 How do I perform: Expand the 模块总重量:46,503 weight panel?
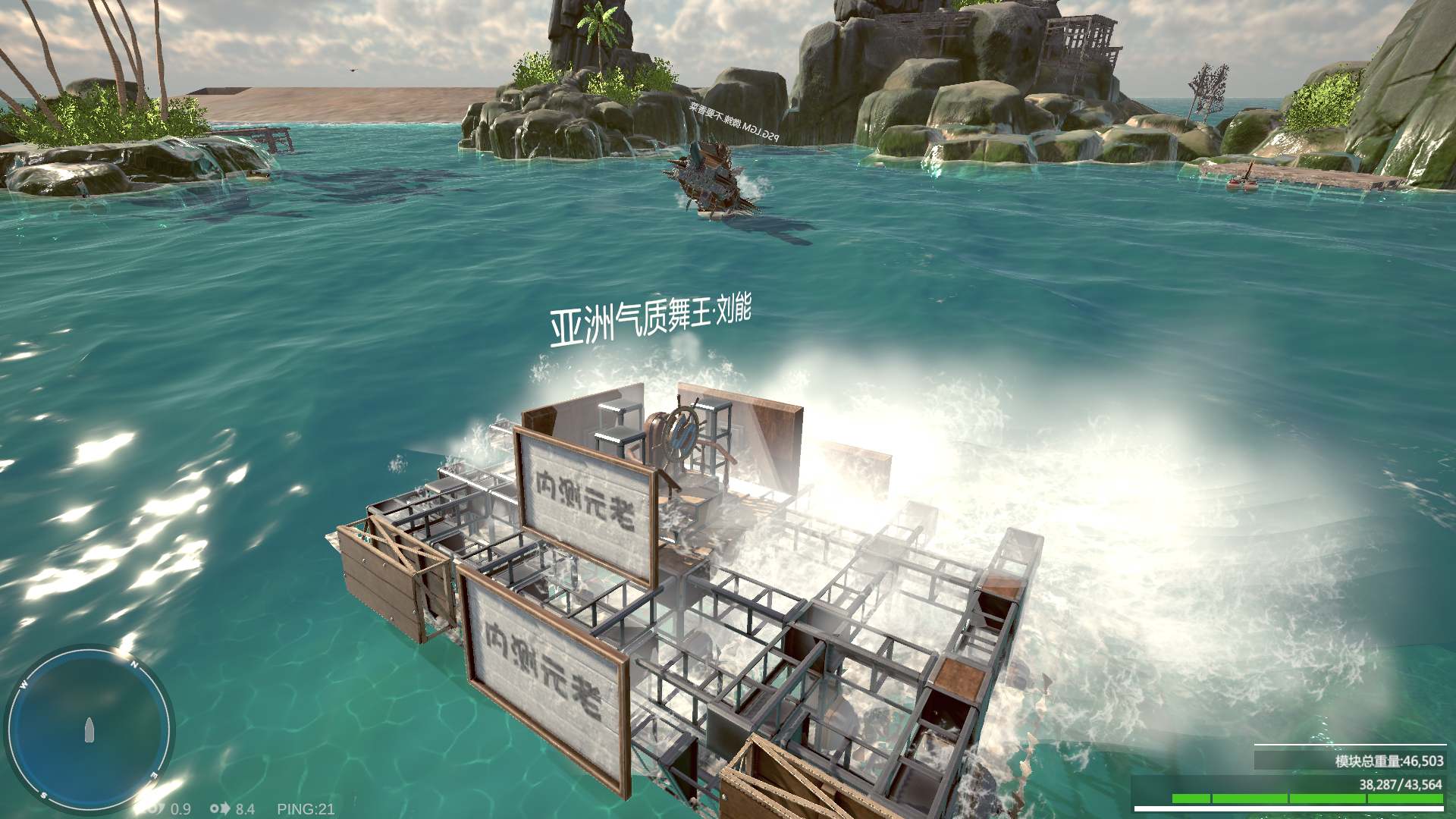click(x=1389, y=761)
